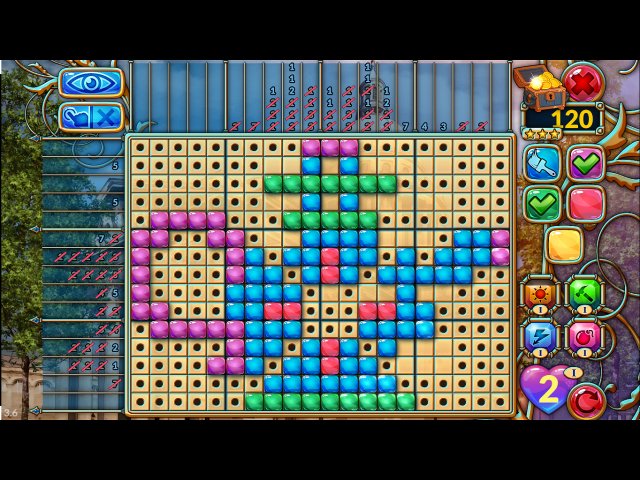Use the pink bomb power-up
The image size is (640, 480).
point(585,337)
